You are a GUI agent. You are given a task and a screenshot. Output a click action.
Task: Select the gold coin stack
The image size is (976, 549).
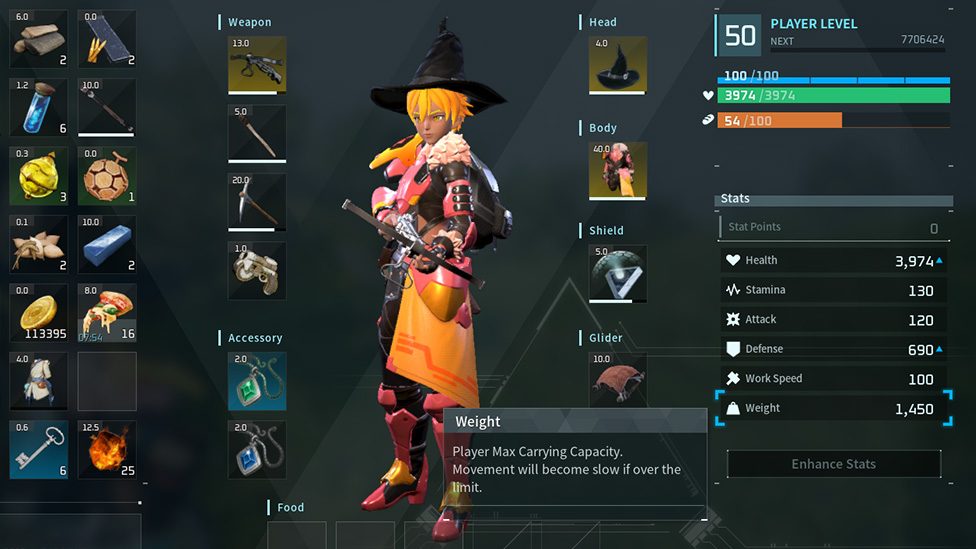pyautogui.click(x=39, y=312)
